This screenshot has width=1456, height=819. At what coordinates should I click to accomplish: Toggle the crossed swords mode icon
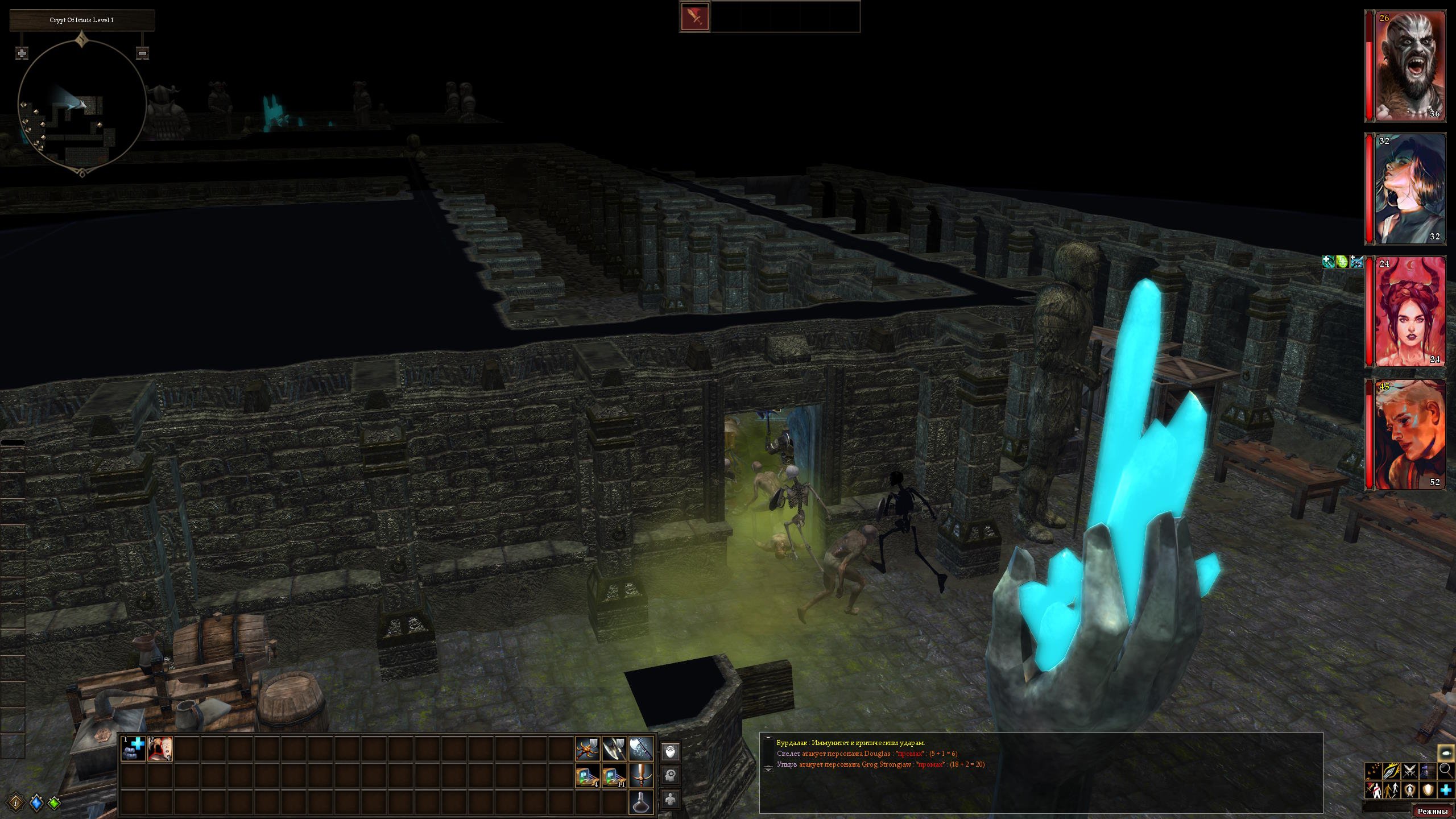click(x=1409, y=771)
